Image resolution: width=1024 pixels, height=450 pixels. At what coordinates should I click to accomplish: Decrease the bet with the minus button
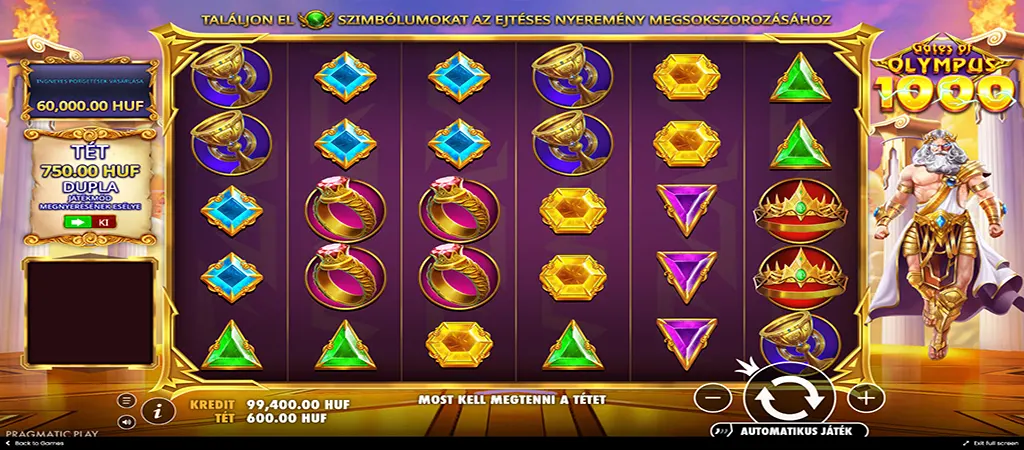pos(712,397)
